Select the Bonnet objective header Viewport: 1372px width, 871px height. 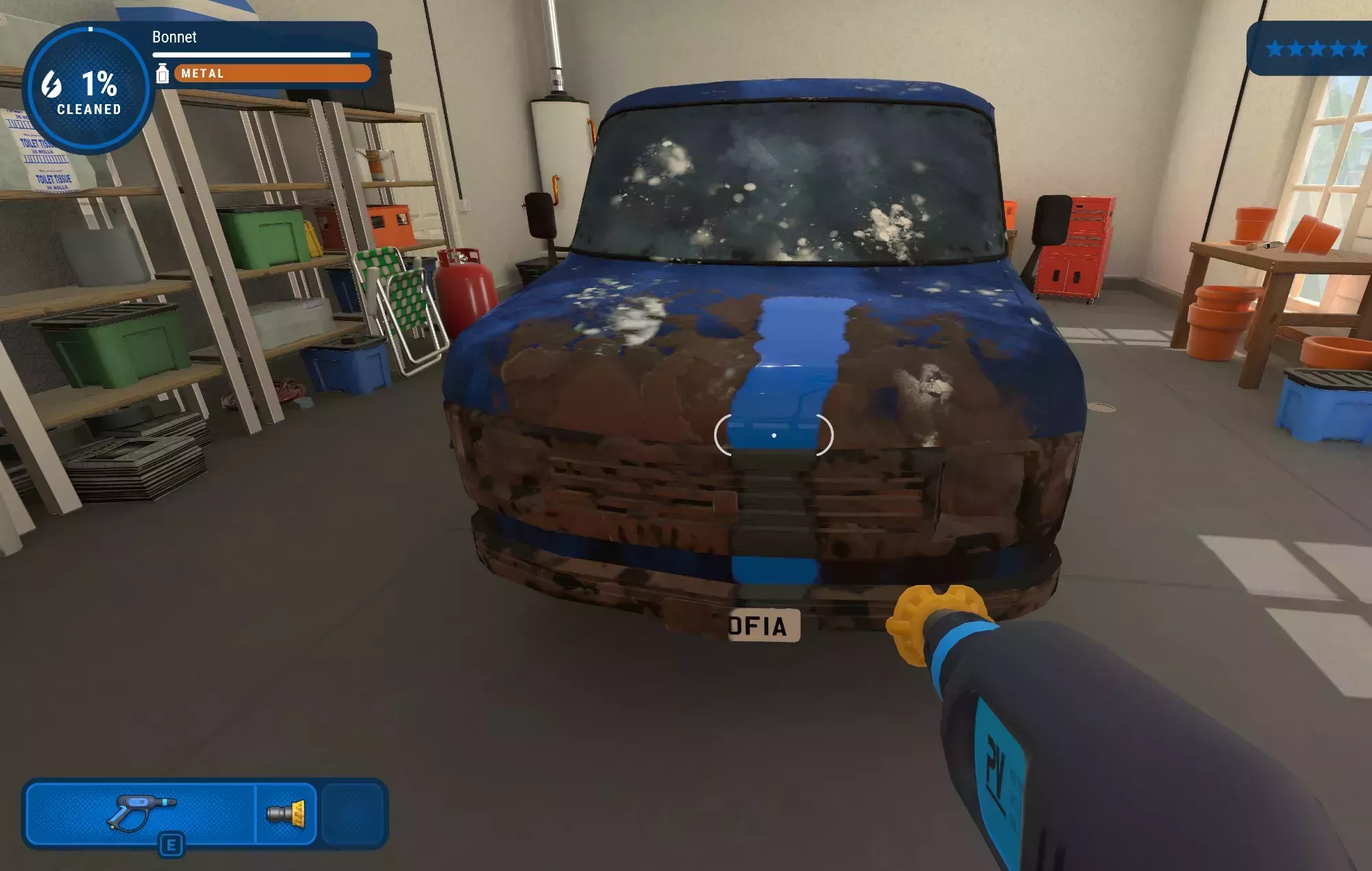point(174,38)
